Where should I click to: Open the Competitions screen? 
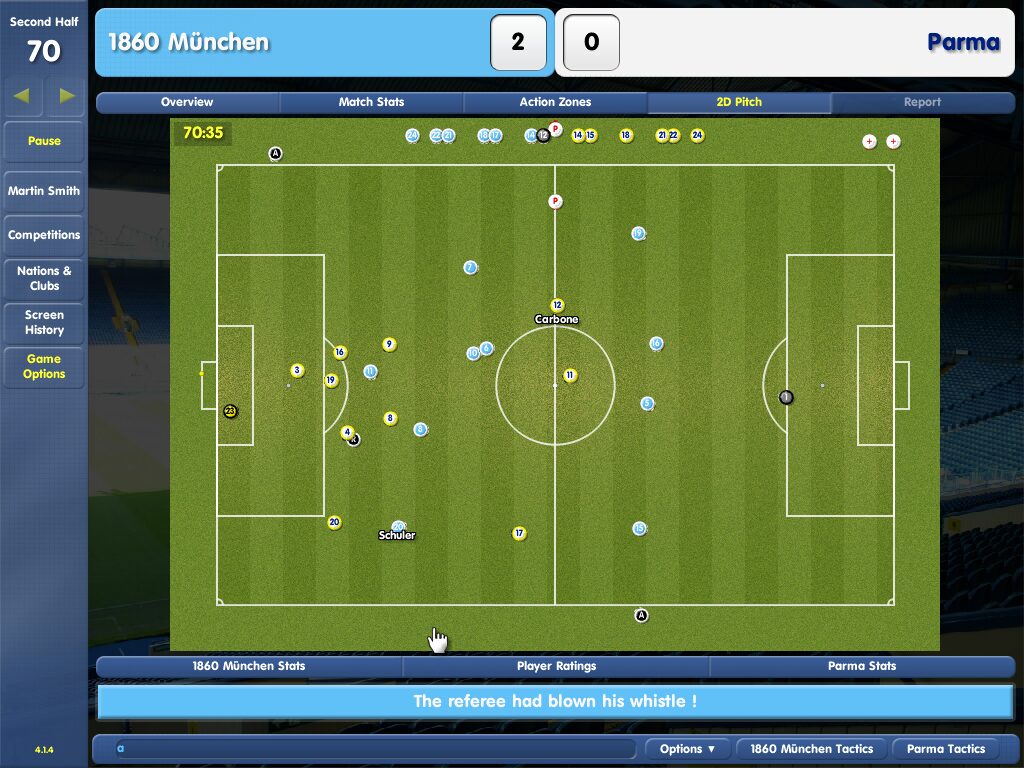(x=44, y=235)
